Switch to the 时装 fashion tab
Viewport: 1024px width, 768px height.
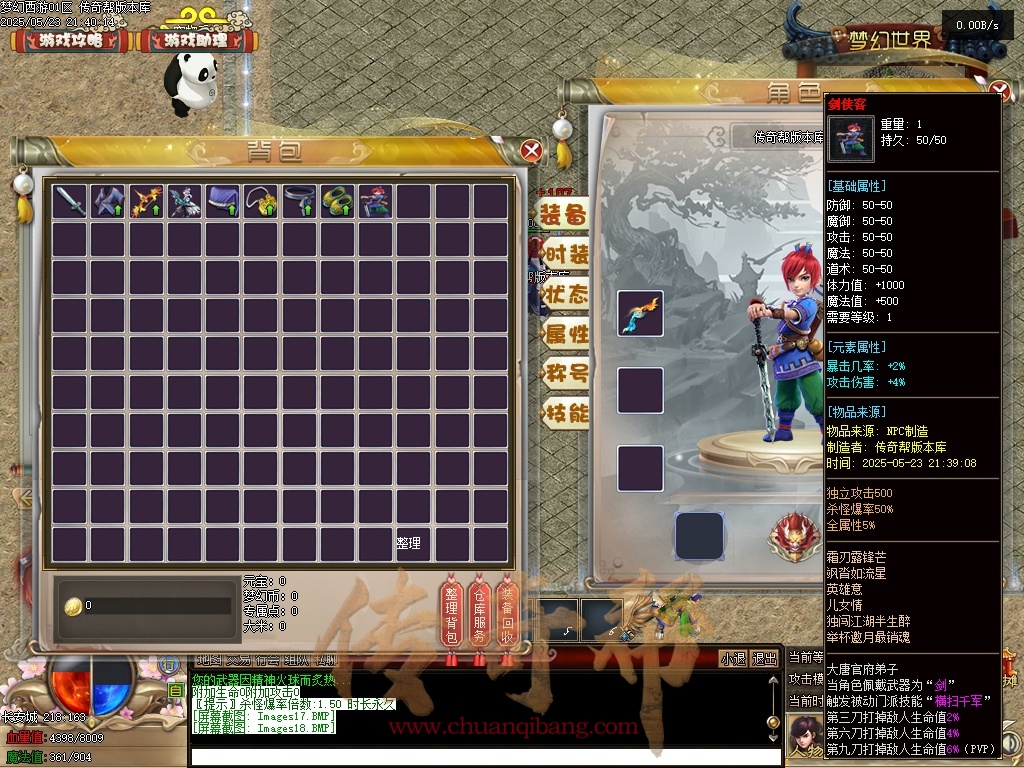click(x=564, y=254)
